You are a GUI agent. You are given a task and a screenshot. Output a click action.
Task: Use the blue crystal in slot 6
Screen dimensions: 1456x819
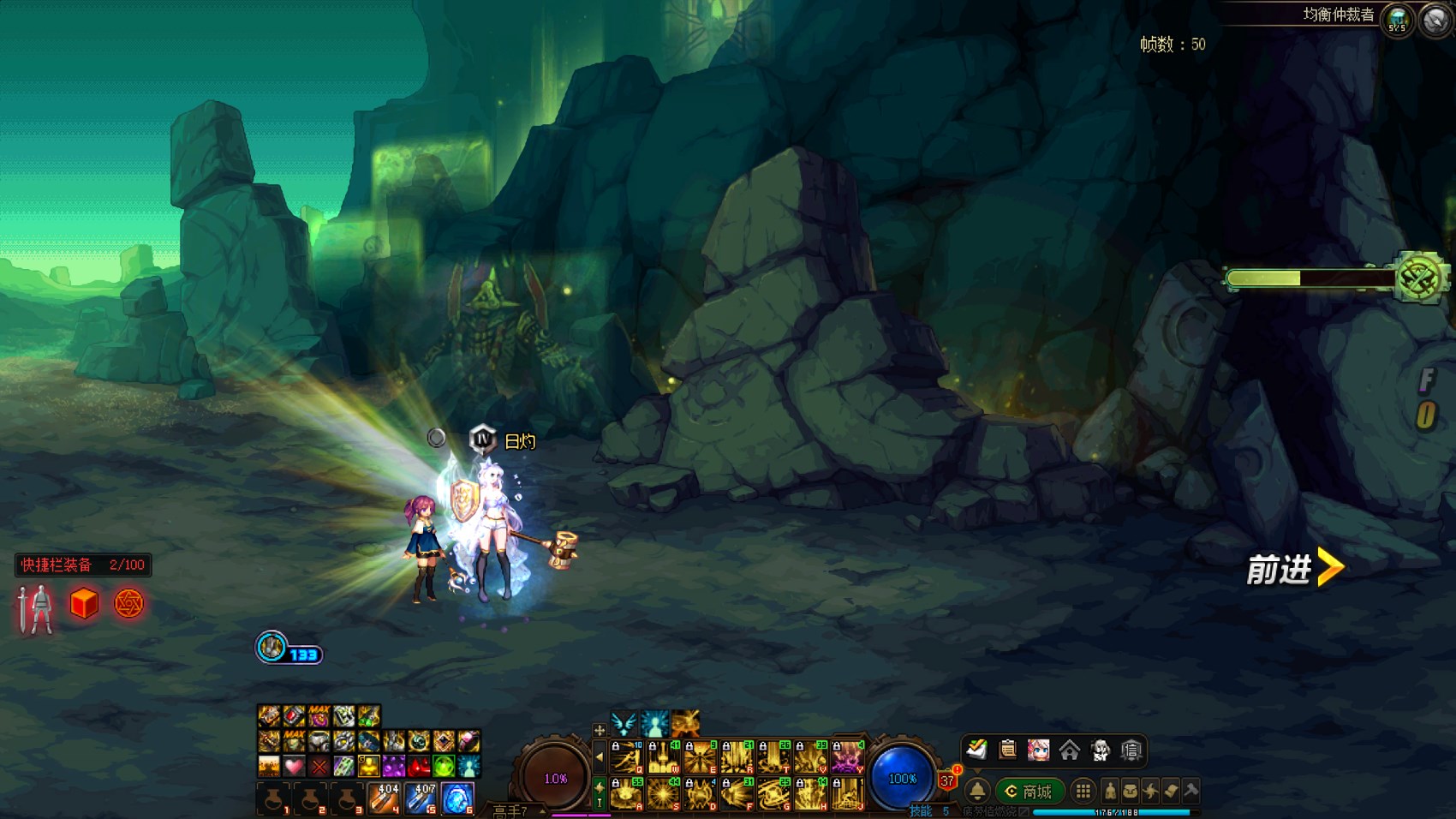click(457, 798)
